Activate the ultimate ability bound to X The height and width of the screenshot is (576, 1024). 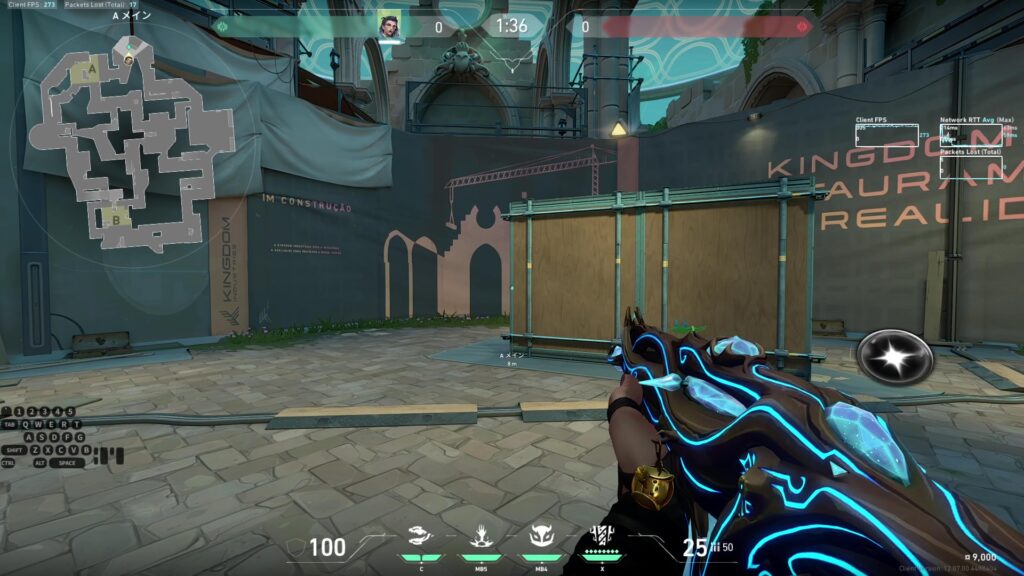click(x=602, y=537)
